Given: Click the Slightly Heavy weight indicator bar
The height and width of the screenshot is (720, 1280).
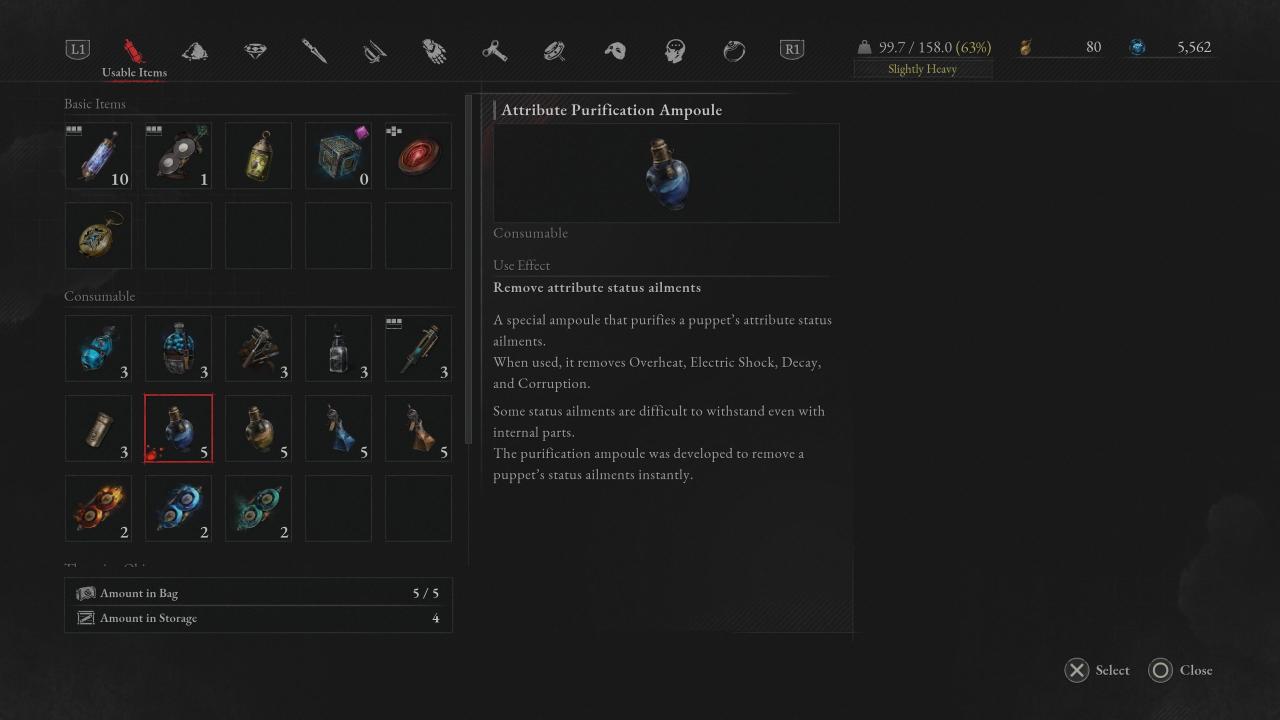Looking at the screenshot, I should [x=921, y=68].
